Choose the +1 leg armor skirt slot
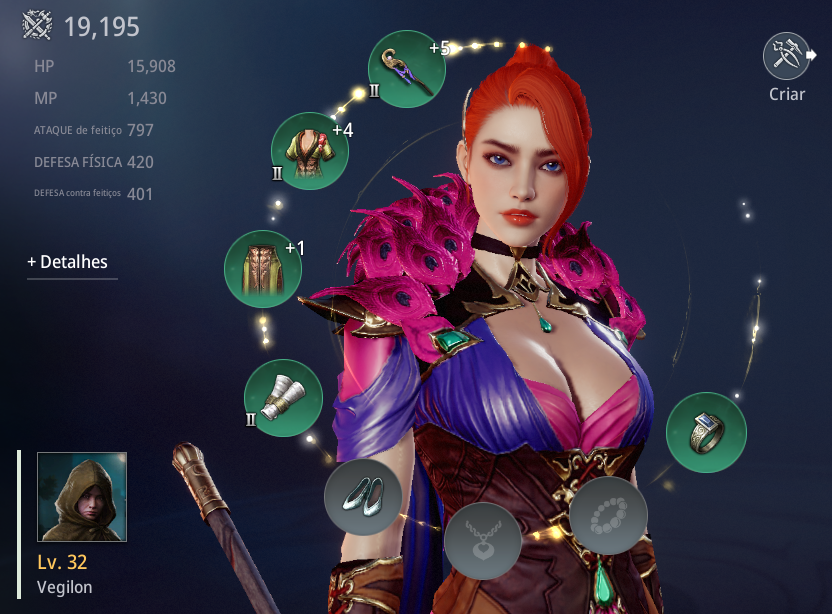The width and height of the screenshot is (832, 614). 263,268
